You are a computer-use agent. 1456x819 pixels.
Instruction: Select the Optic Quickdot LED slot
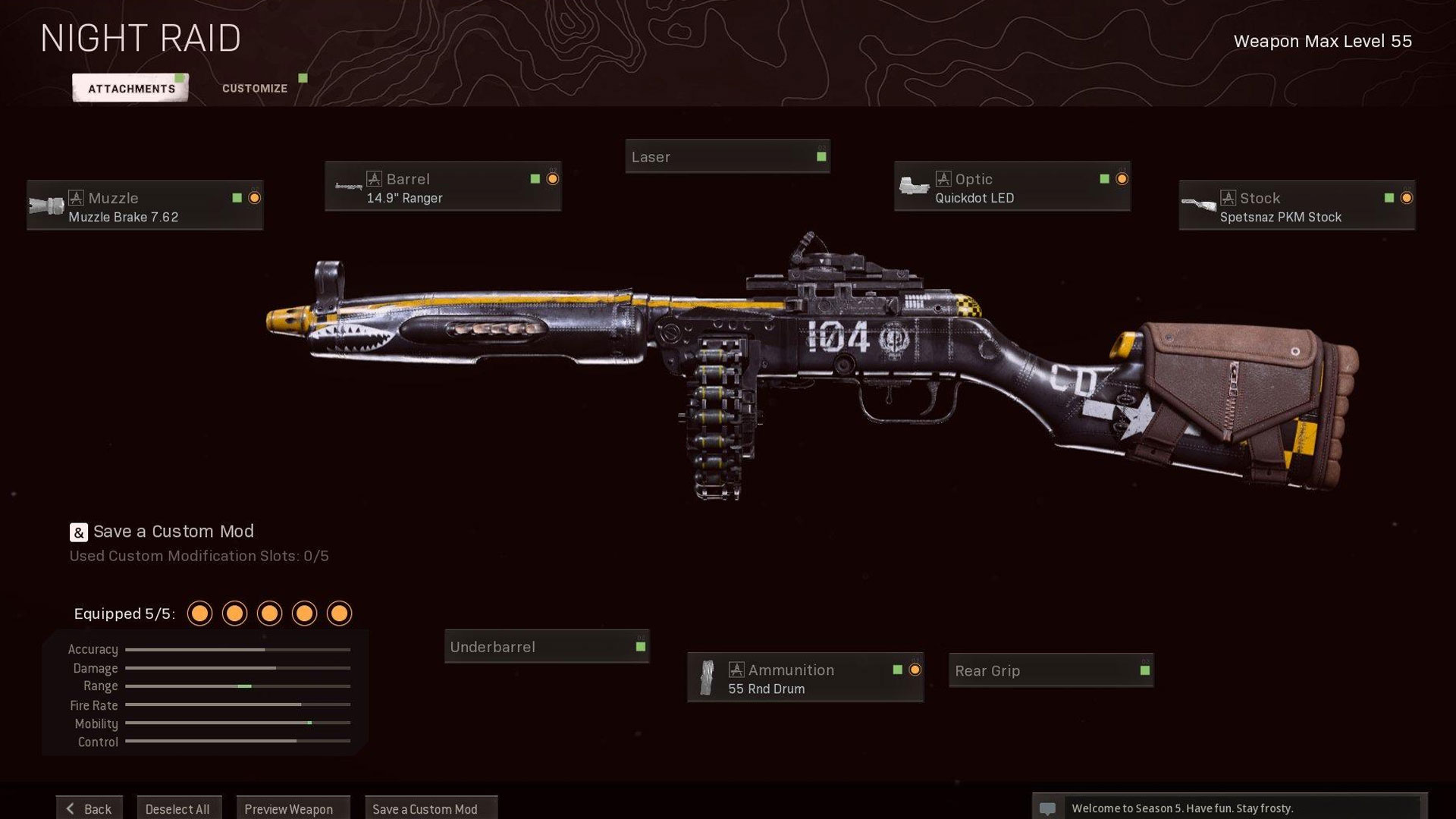pos(1012,187)
